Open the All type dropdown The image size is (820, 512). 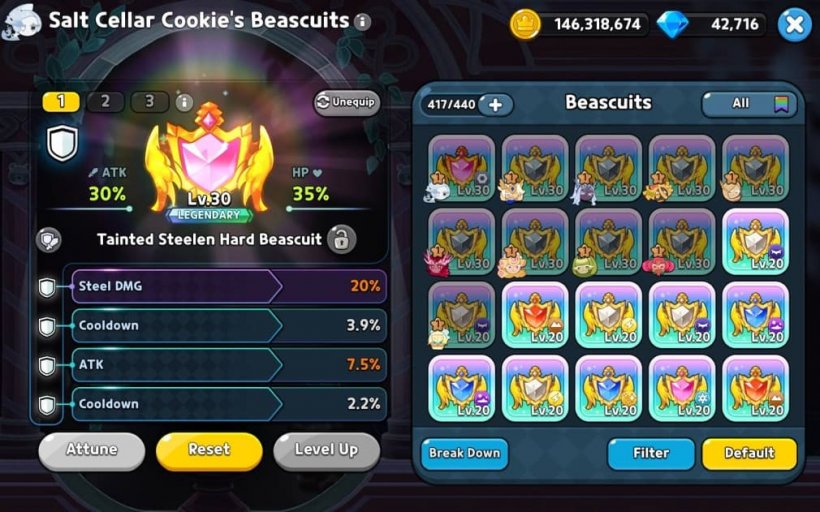click(x=746, y=103)
